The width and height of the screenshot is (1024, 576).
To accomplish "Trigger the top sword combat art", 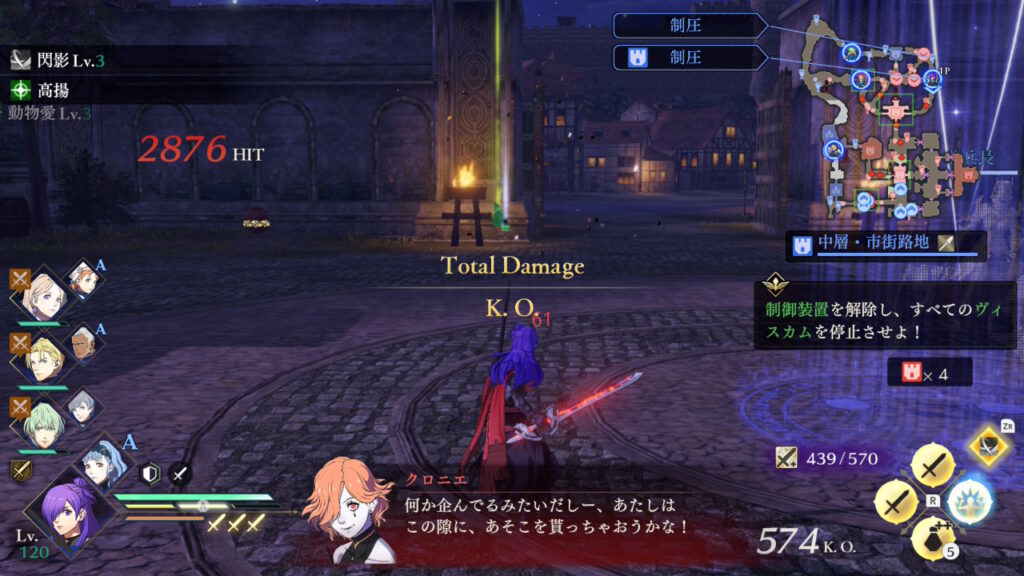I will pyautogui.click(x=931, y=465).
